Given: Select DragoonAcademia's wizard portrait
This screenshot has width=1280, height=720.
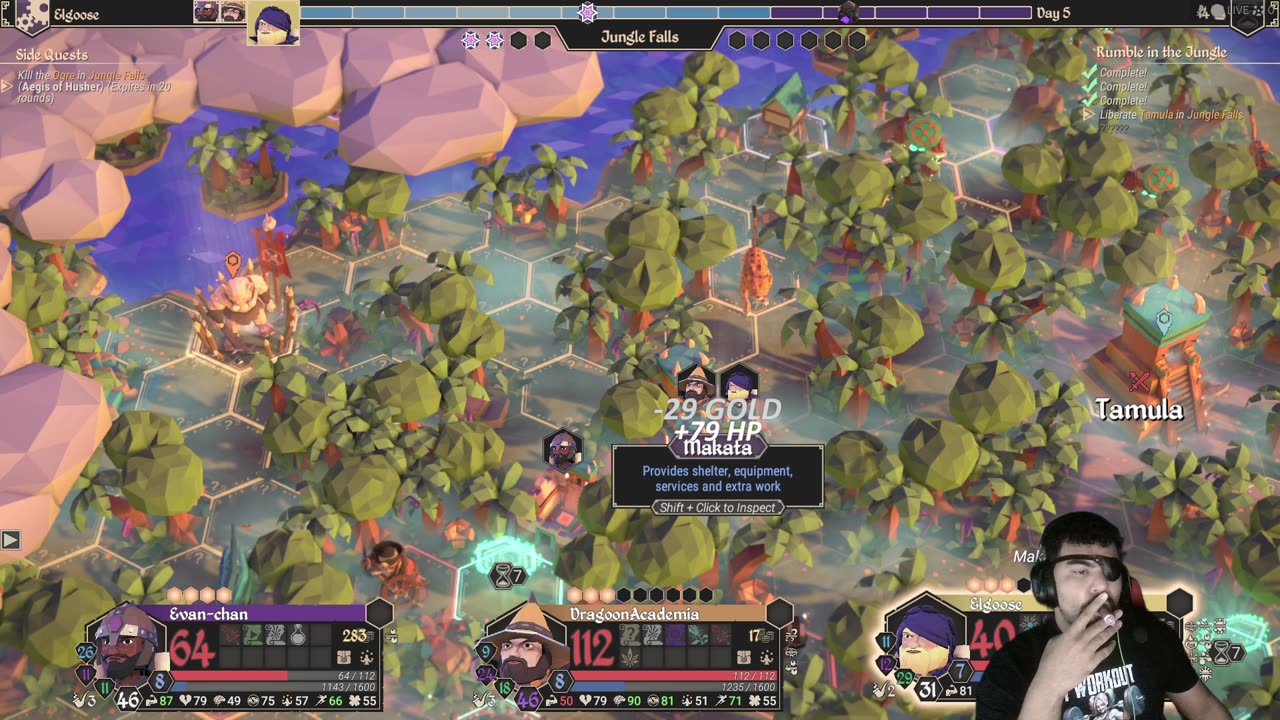Looking at the screenshot, I should (524, 645).
